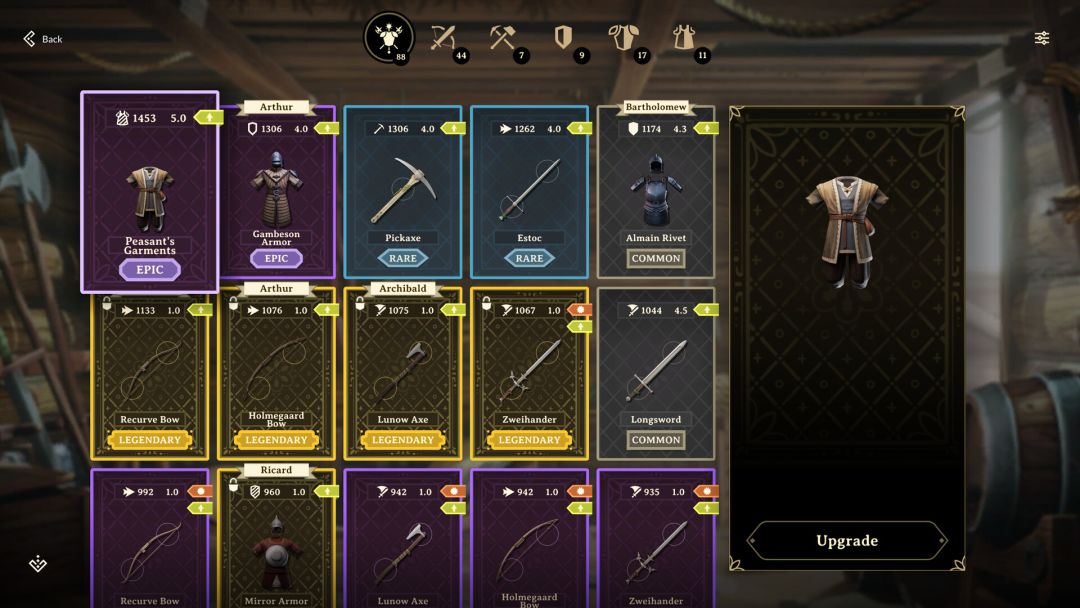Select Archibald's legendary Lunow Axe

[403, 373]
